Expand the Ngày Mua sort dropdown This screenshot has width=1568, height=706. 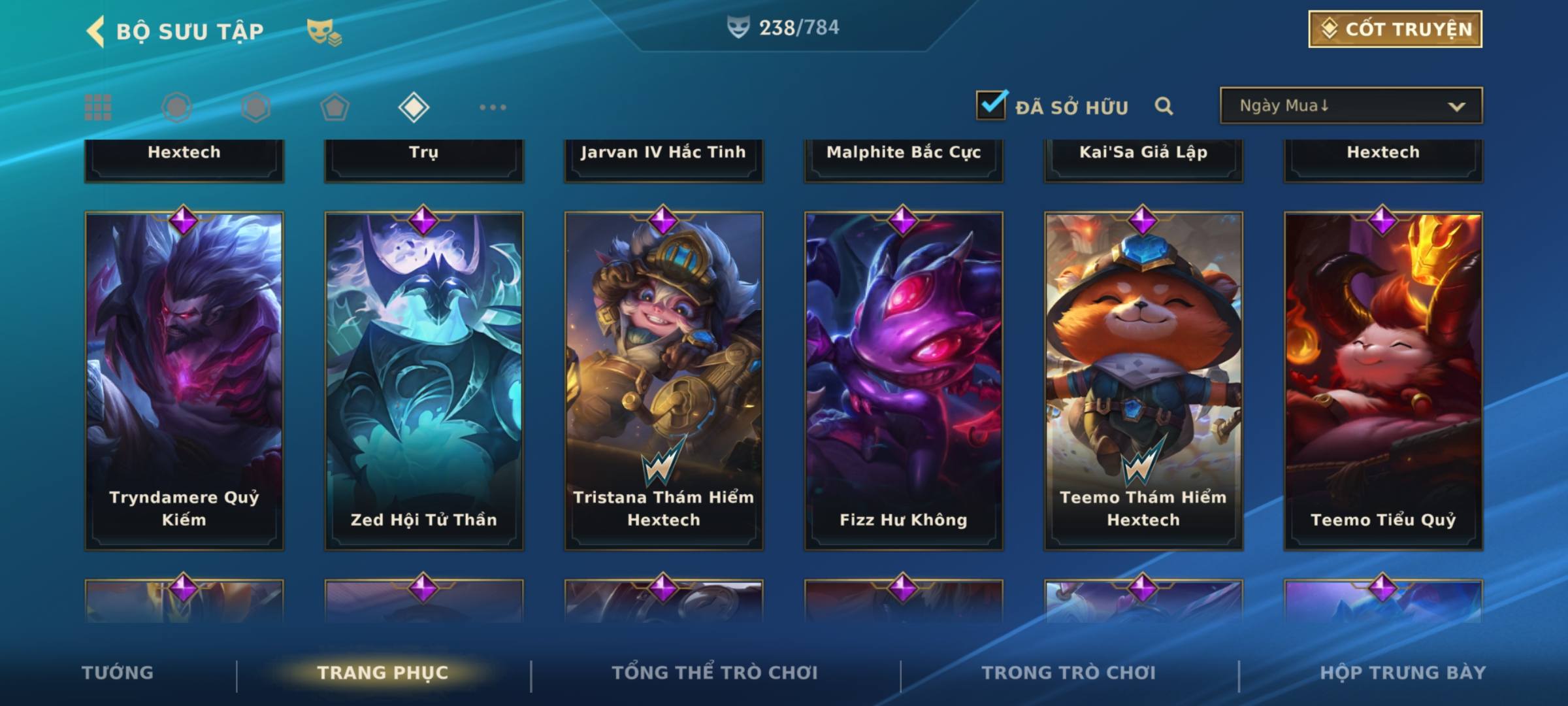pos(1350,106)
